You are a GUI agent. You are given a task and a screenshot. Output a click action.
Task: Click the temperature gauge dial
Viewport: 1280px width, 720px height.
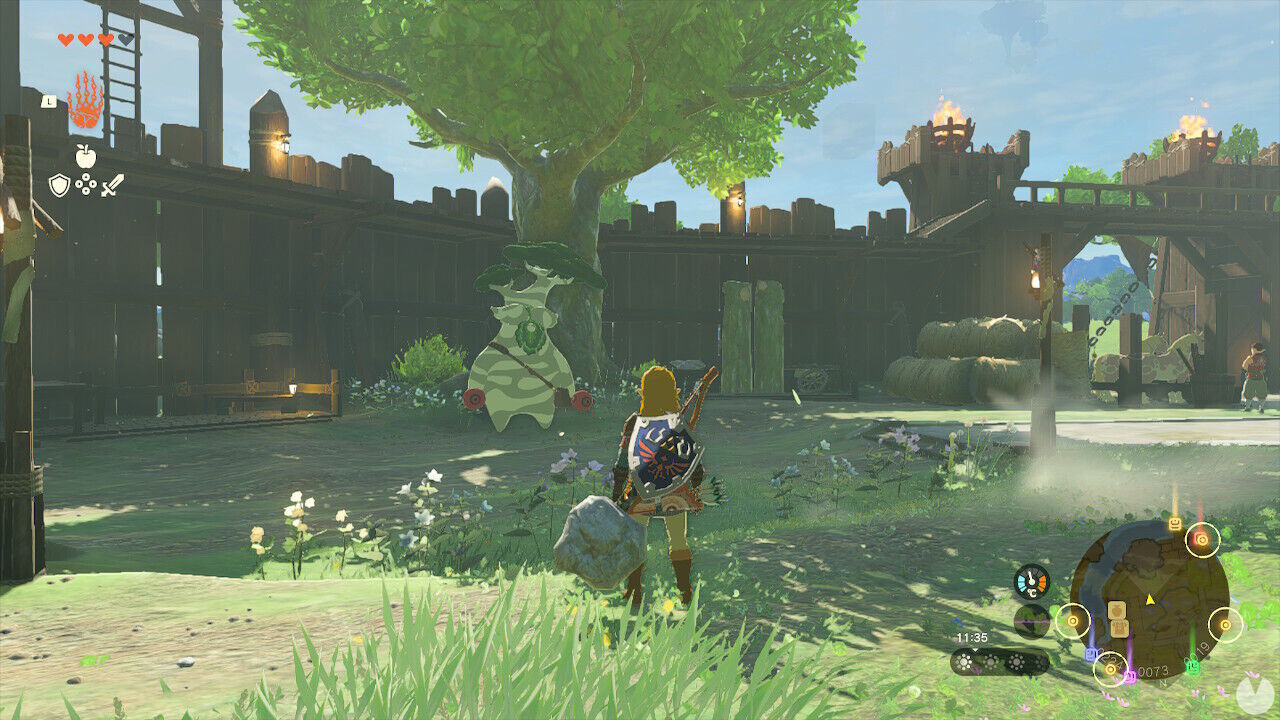tap(1032, 581)
